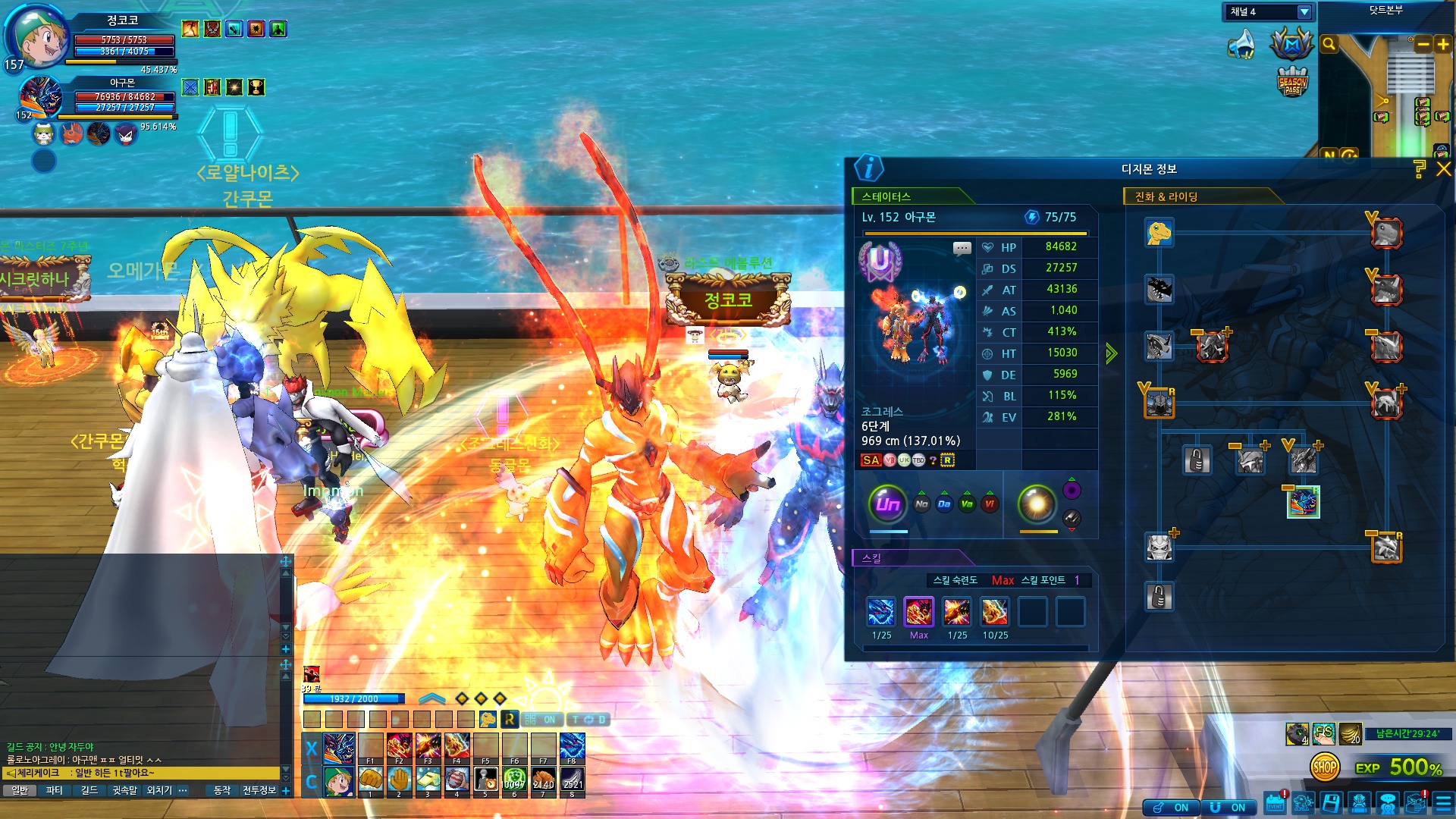Select the 귓속말 whisper chat tab
Viewport: 1456px width, 819px height.
pos(124,790)
